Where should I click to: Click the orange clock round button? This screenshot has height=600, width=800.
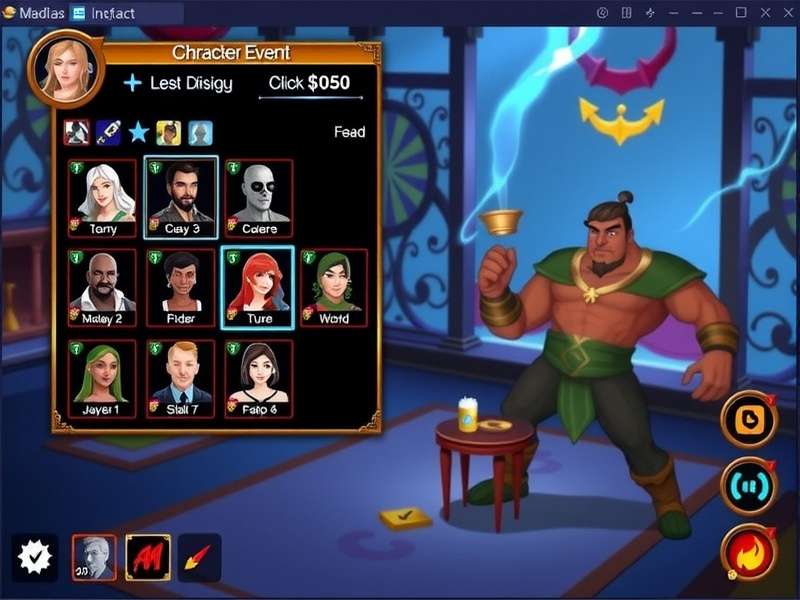pyautogui.click(x=748, y=419)
